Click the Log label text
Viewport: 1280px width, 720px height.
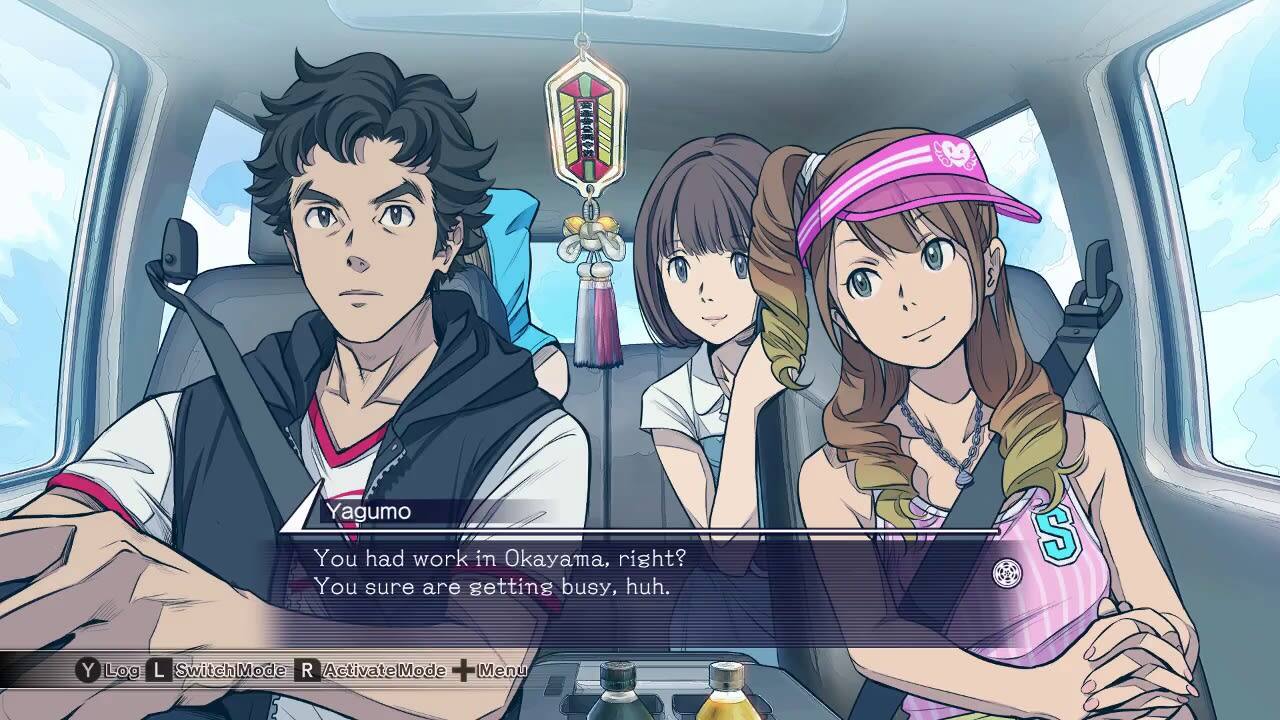(x=123, y=668)
